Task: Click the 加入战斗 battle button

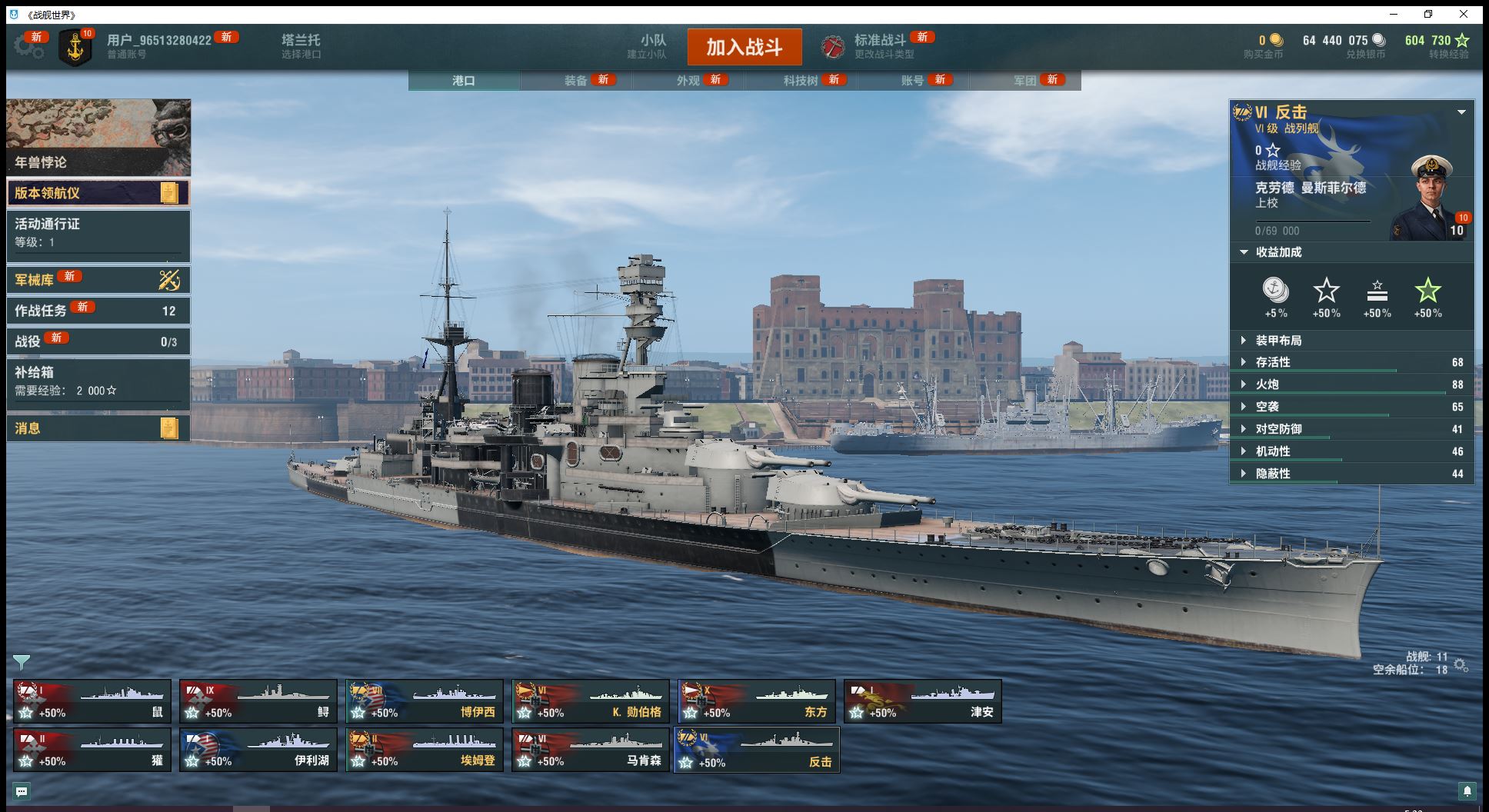Action: (x=744, y=48)
